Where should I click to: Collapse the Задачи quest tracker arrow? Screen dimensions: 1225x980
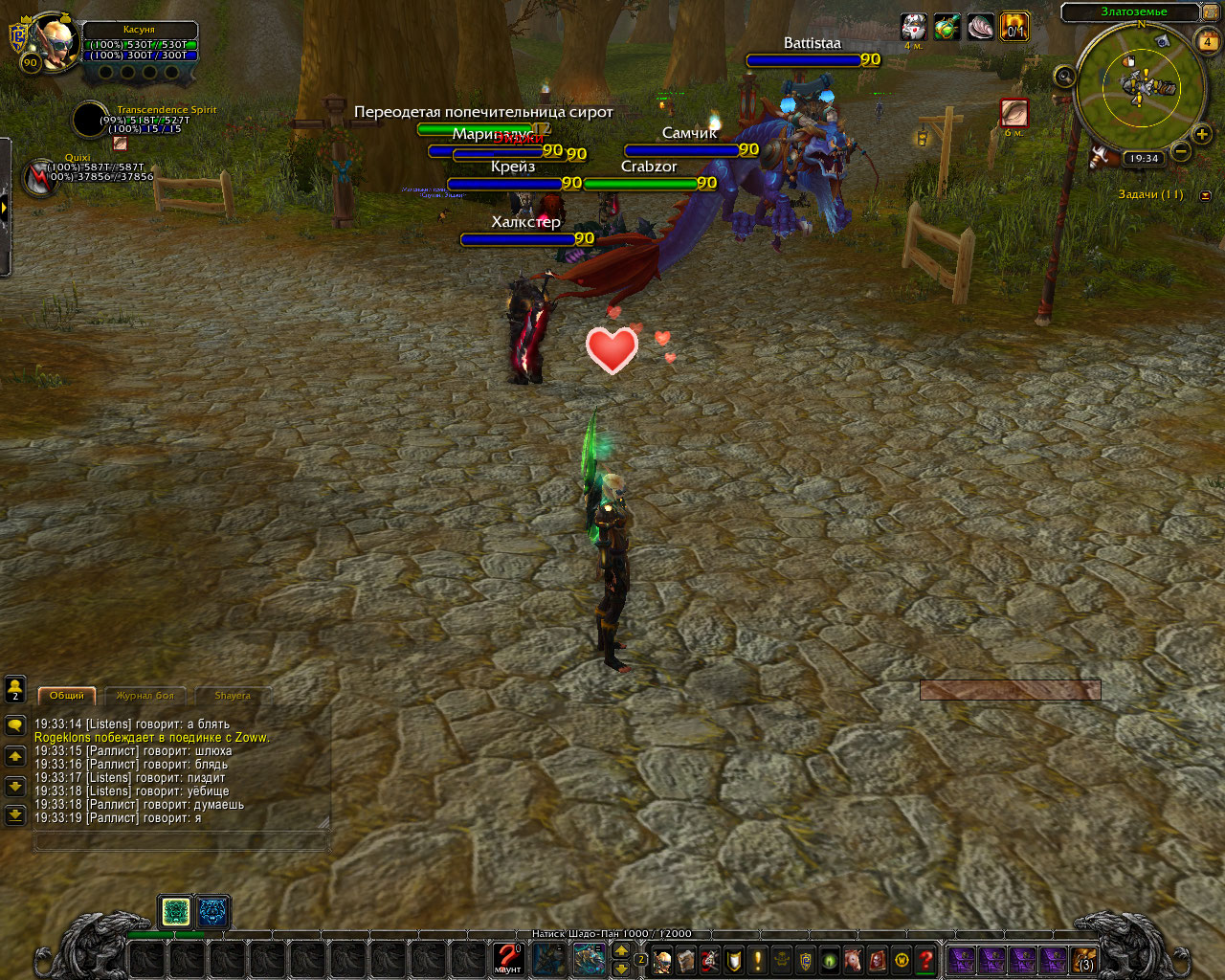(x=1205, y=195)
